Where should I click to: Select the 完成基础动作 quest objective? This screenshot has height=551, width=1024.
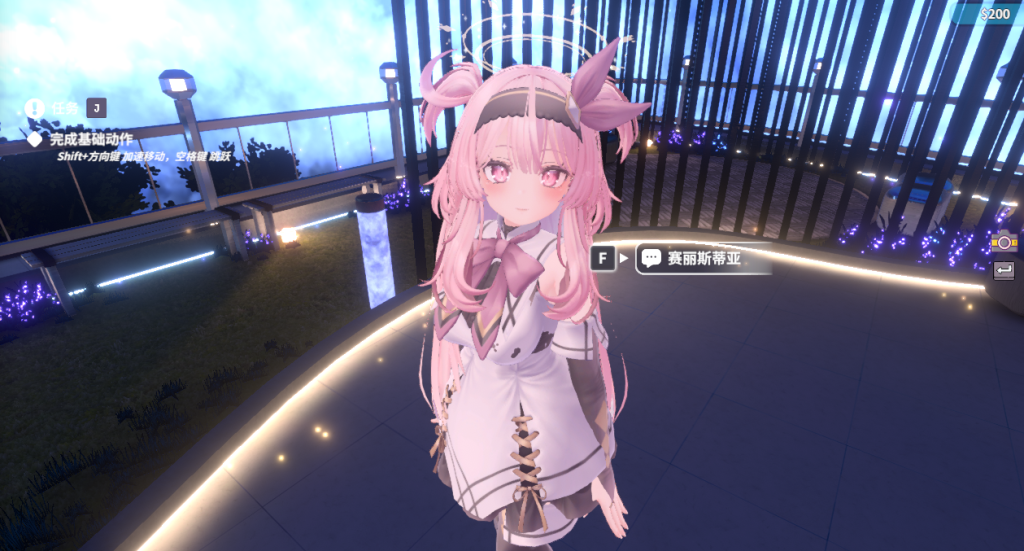click(91, 139)
